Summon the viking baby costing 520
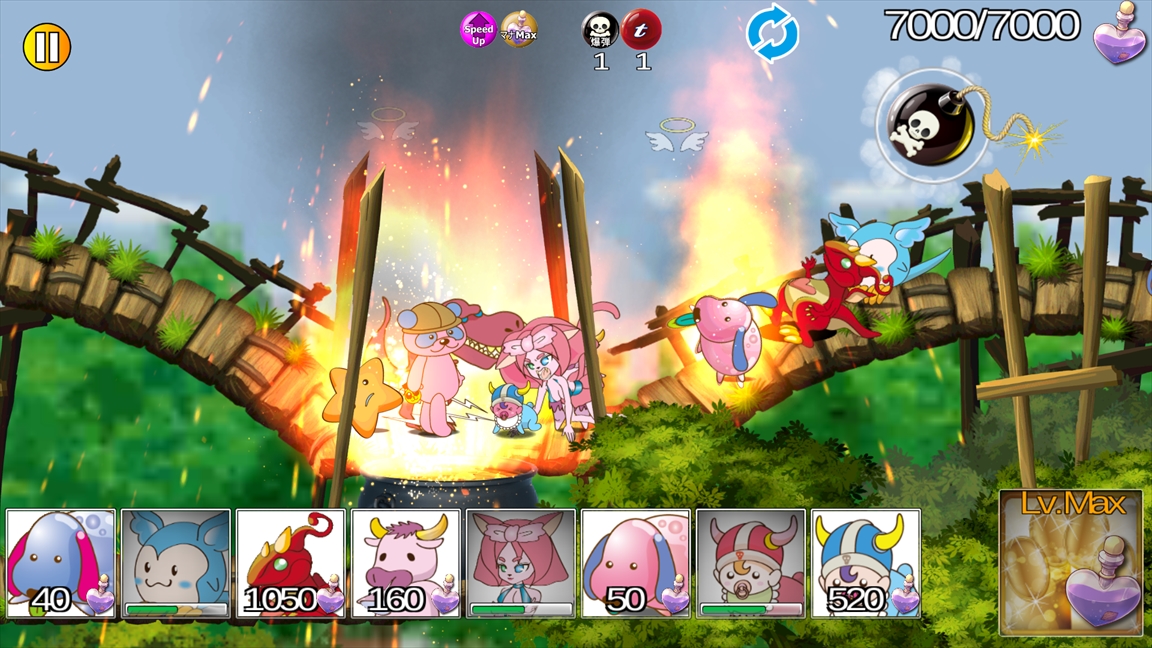The height and width of the screenshot is (648, 1152). 866,563
